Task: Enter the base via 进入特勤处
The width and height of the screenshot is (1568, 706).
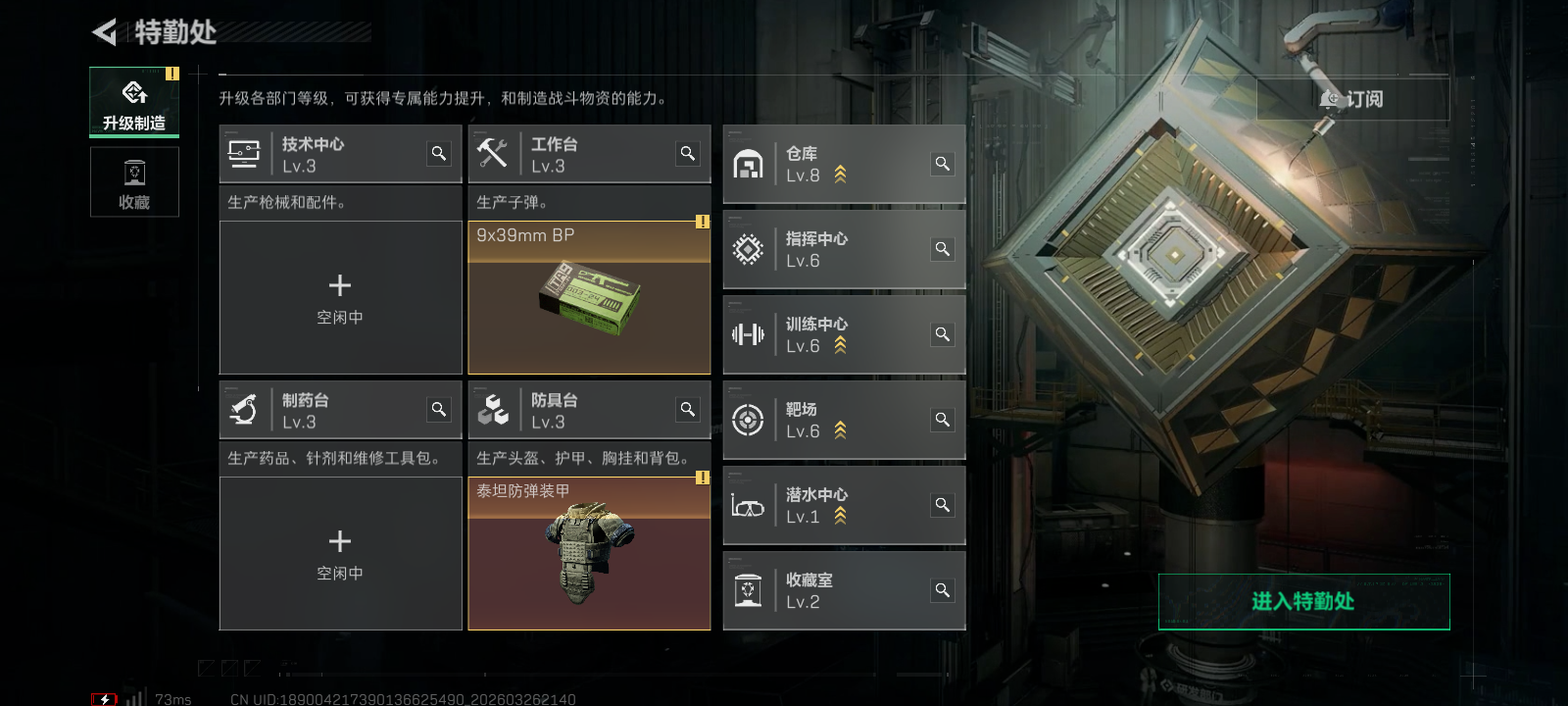Action: click(1303, 601)
